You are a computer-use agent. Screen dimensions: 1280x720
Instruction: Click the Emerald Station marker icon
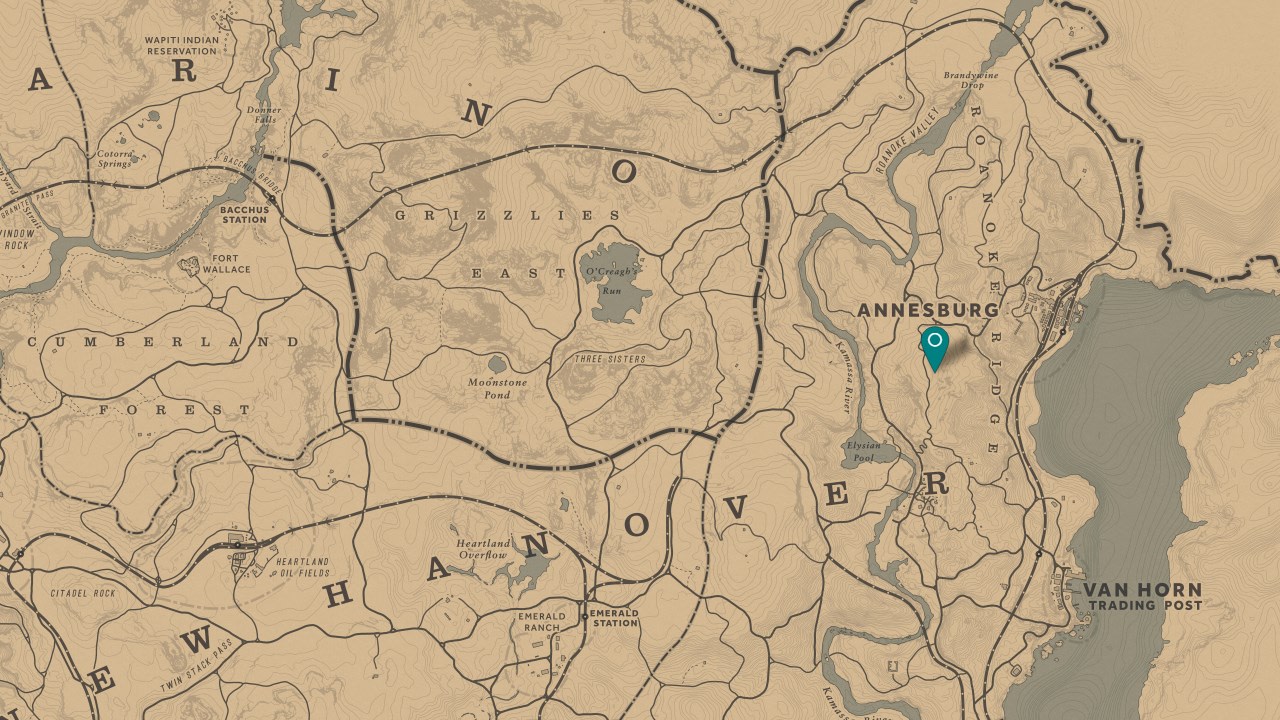584,614
